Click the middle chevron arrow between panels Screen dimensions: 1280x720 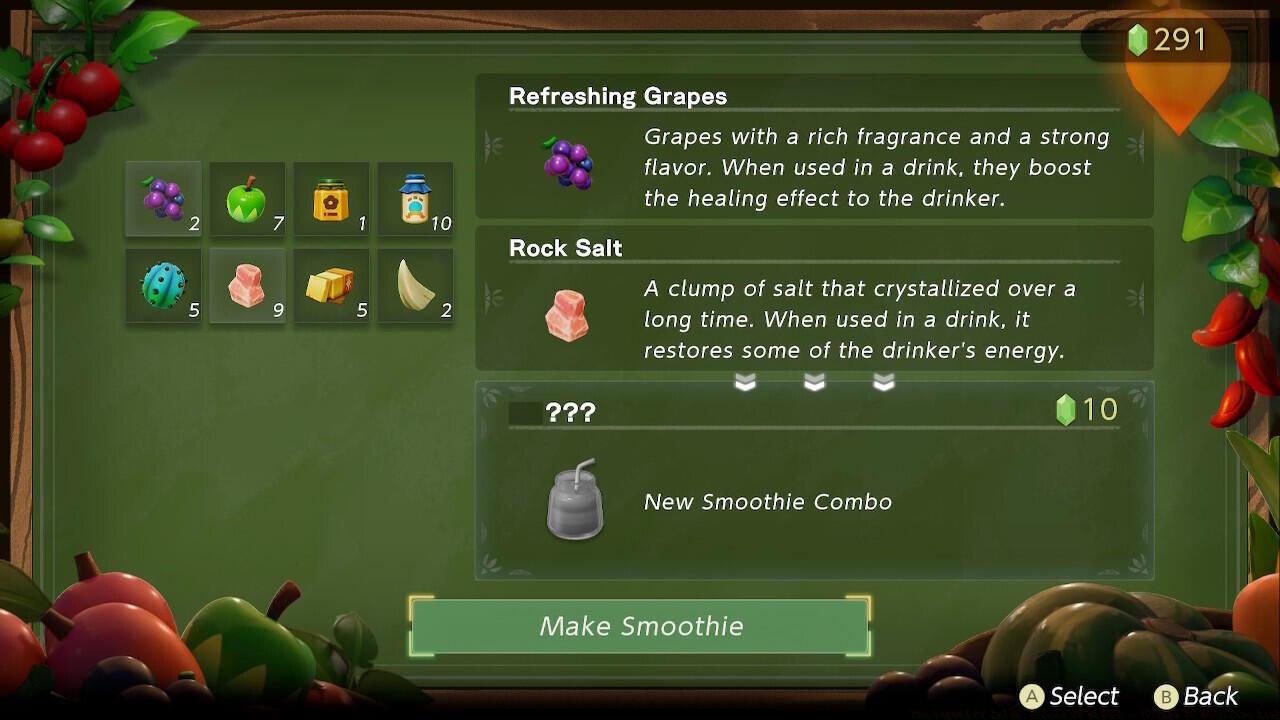813,380
